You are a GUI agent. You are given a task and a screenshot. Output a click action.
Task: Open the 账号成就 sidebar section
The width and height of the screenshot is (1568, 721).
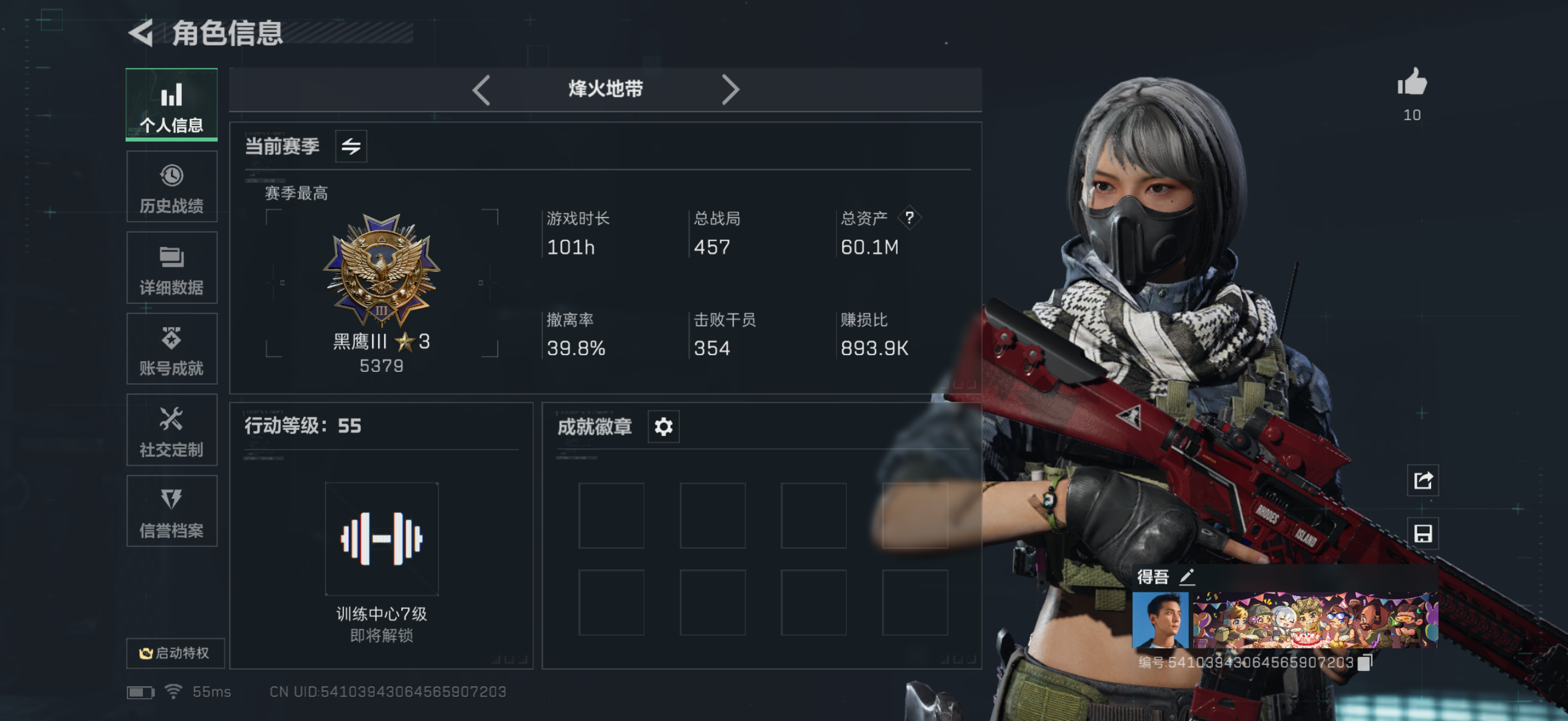[x=172, y=349]
